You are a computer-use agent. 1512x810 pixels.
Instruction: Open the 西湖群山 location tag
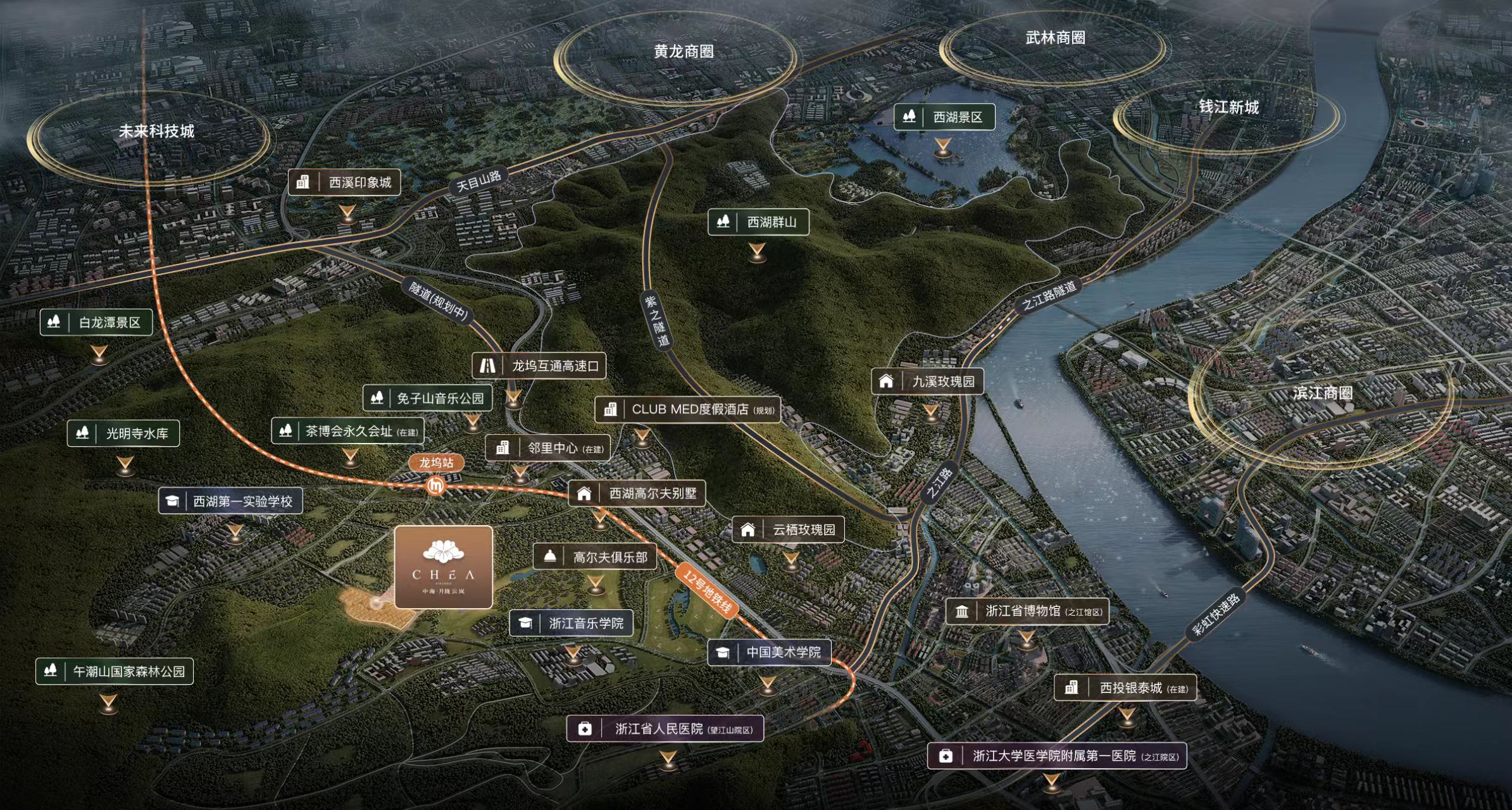758,222
